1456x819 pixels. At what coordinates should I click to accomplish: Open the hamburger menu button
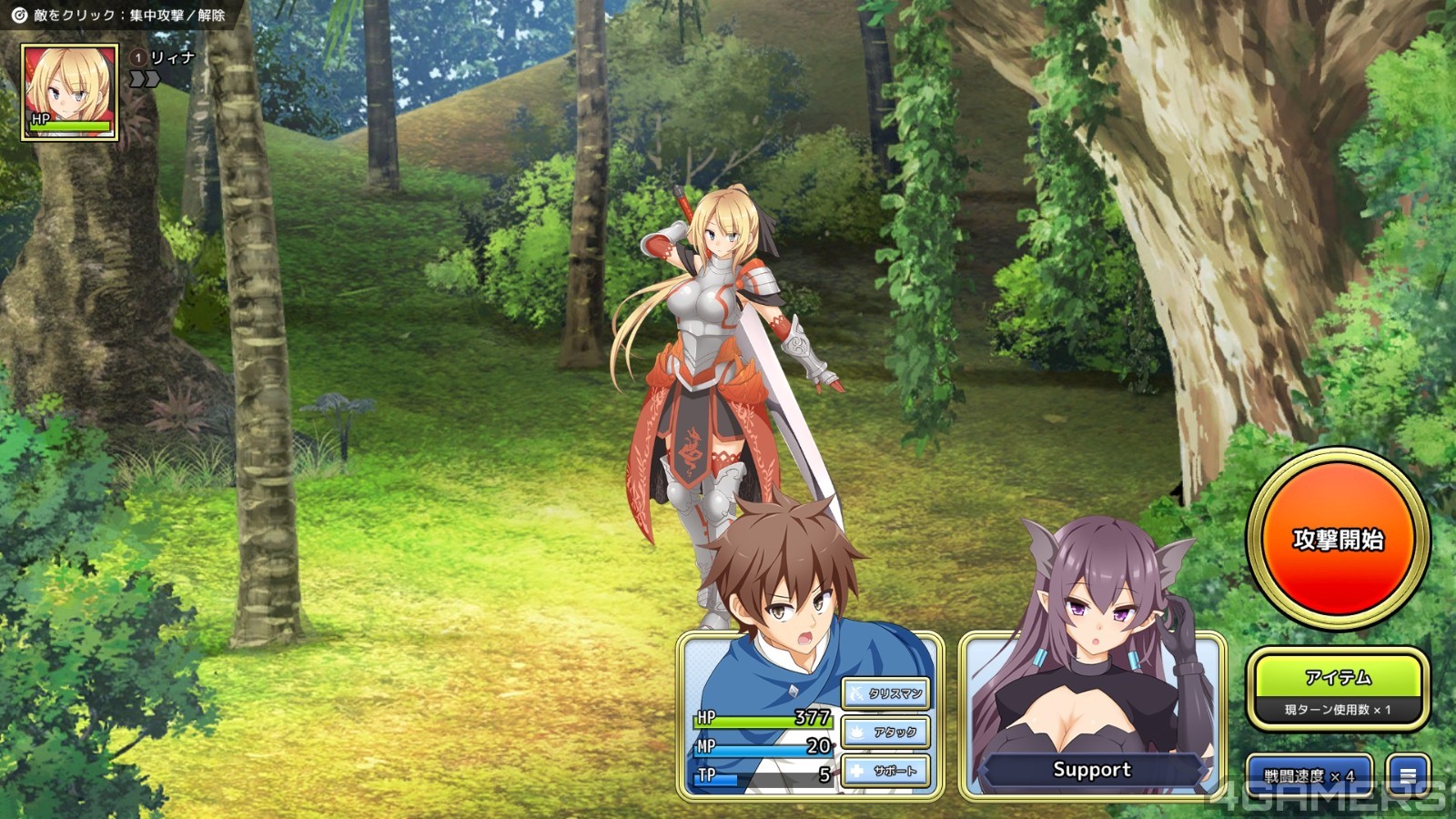point(1408,775)
